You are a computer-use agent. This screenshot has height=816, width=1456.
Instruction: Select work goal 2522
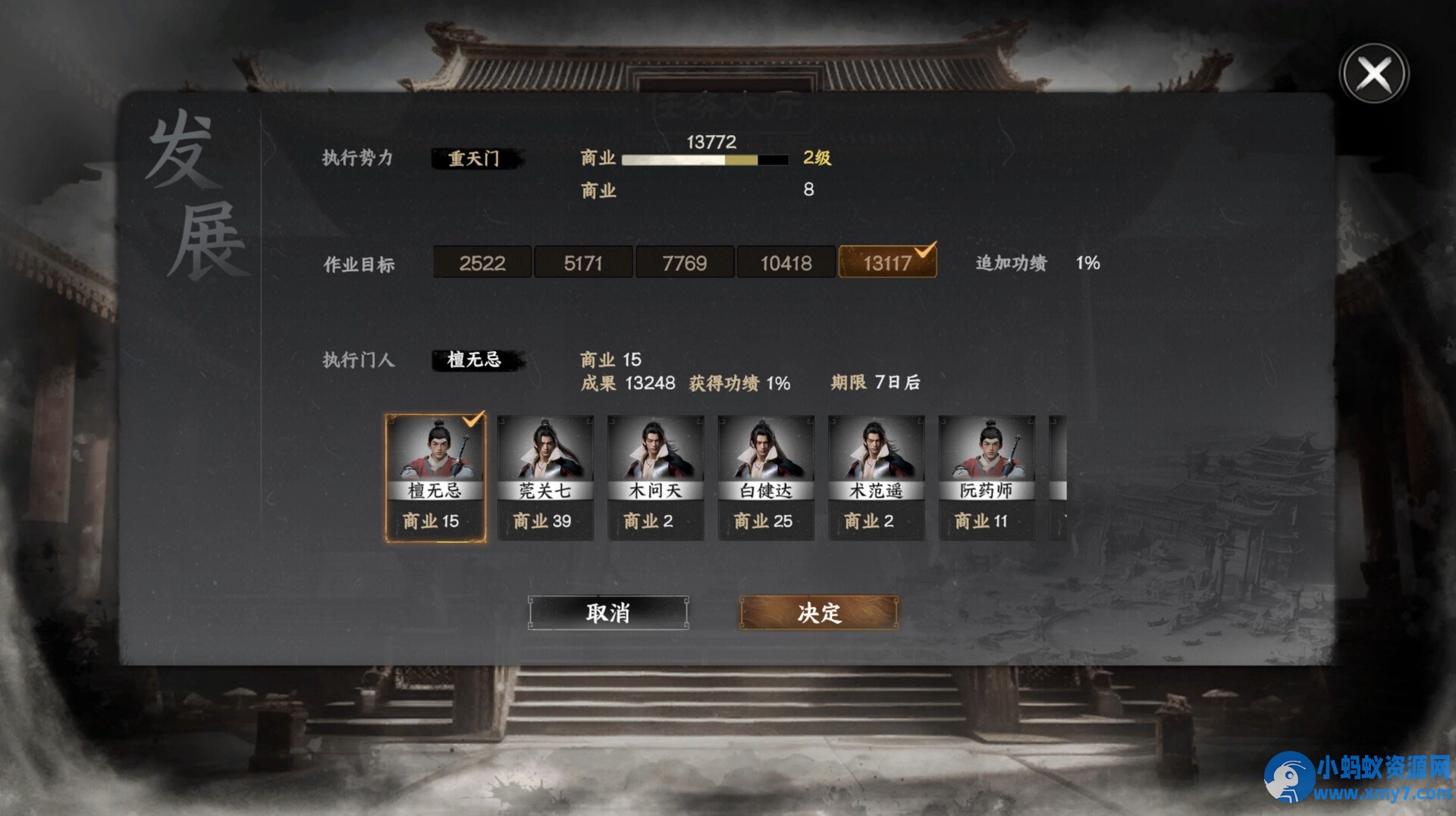pyautogui.click(x=482, y=262)
